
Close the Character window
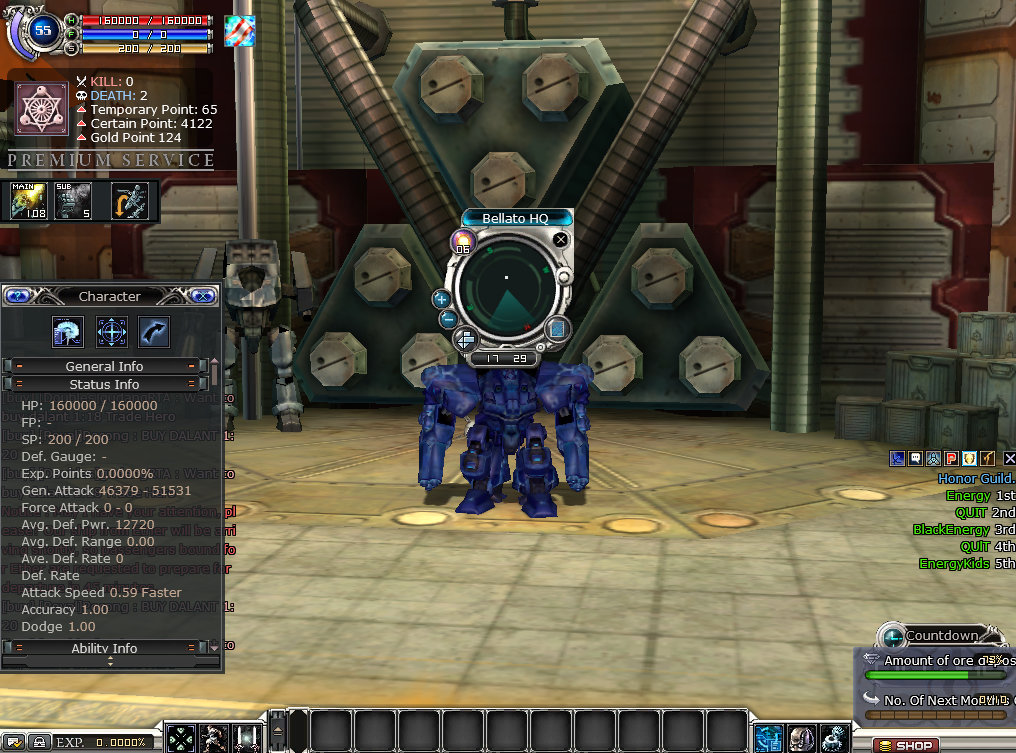tap(202, 296)
